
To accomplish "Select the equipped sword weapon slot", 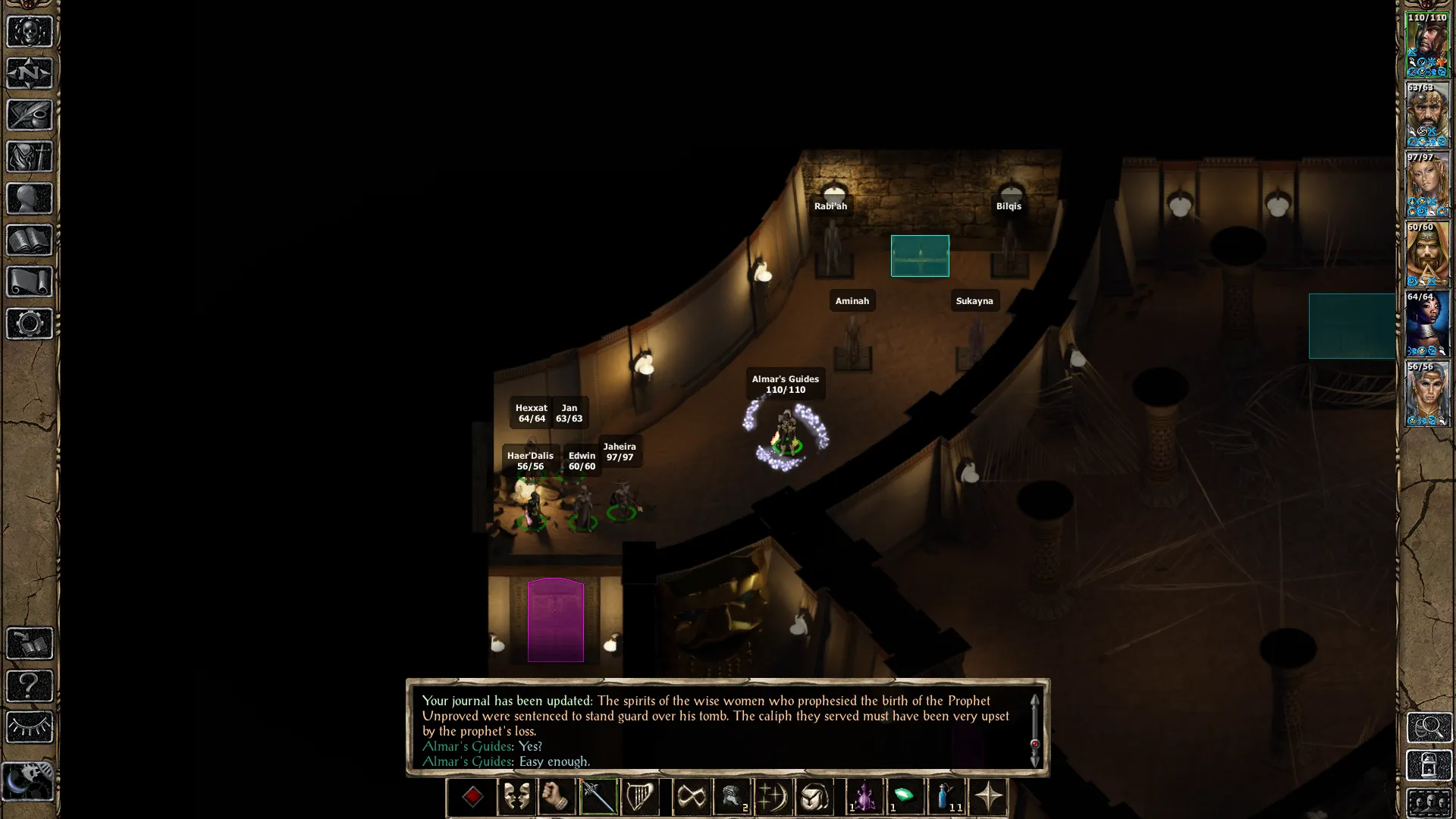I will [598, 797].
